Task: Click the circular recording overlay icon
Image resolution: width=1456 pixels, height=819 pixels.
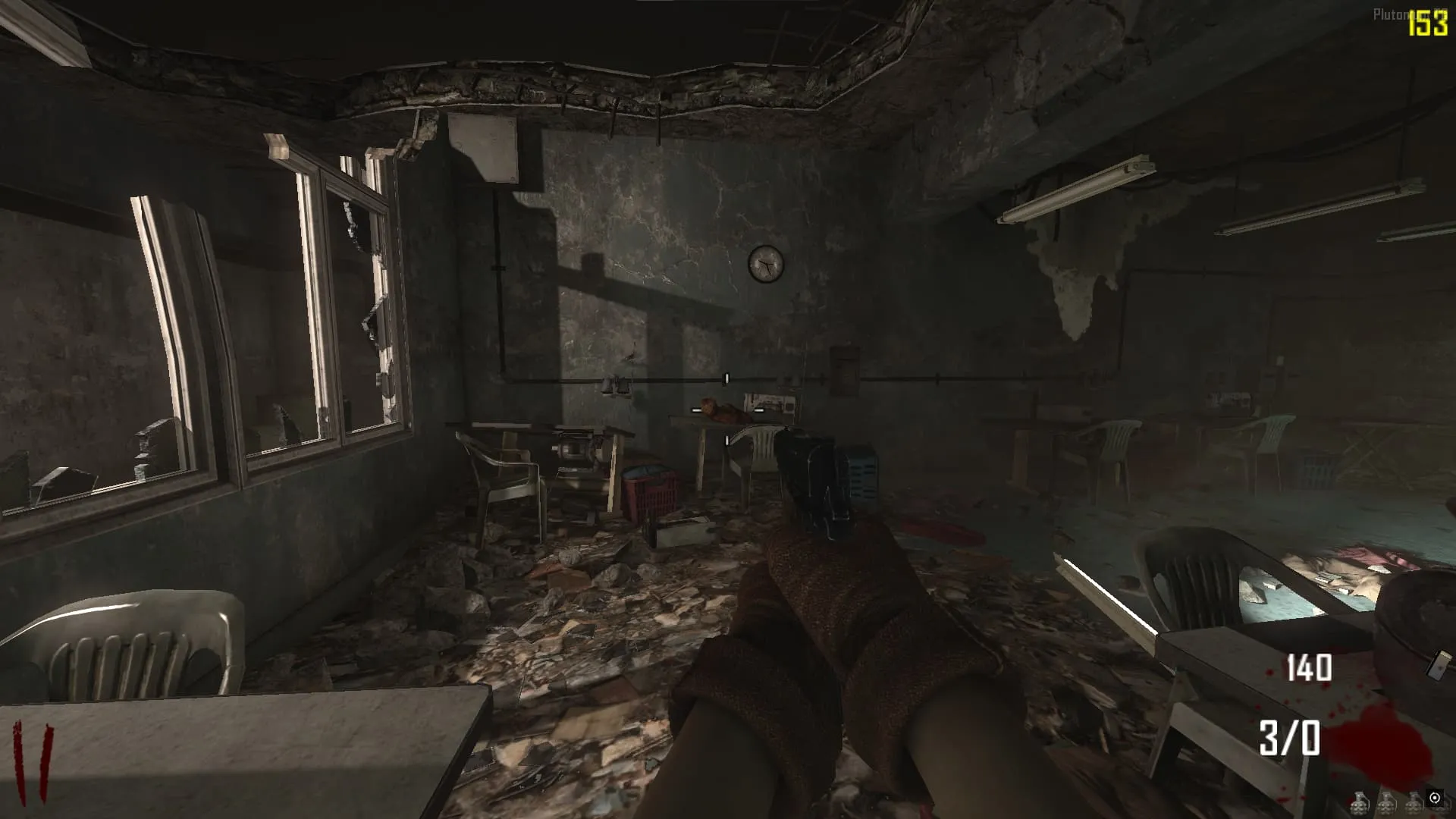Action: pyautogui.click(x=1434, y=798)
